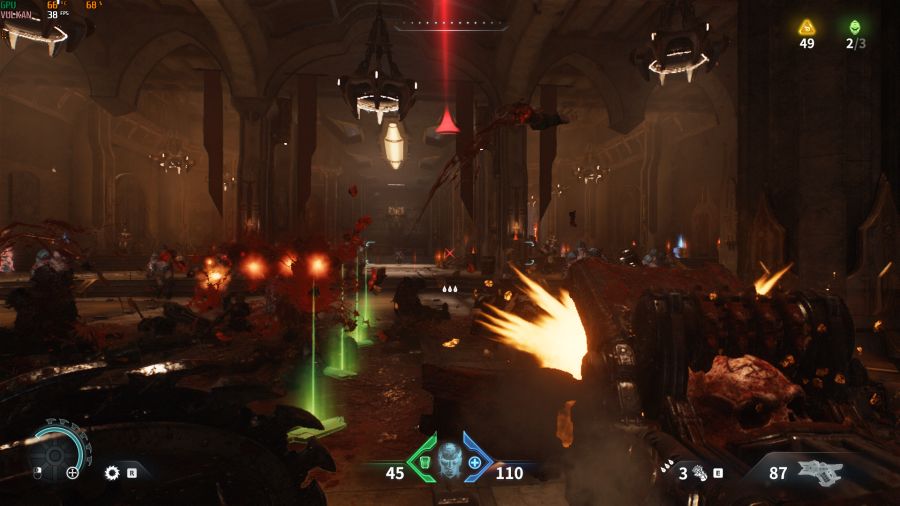The height and width of the screenshot is (506, 900).
Task: Select the green armor icon
Action: [423, 463]
